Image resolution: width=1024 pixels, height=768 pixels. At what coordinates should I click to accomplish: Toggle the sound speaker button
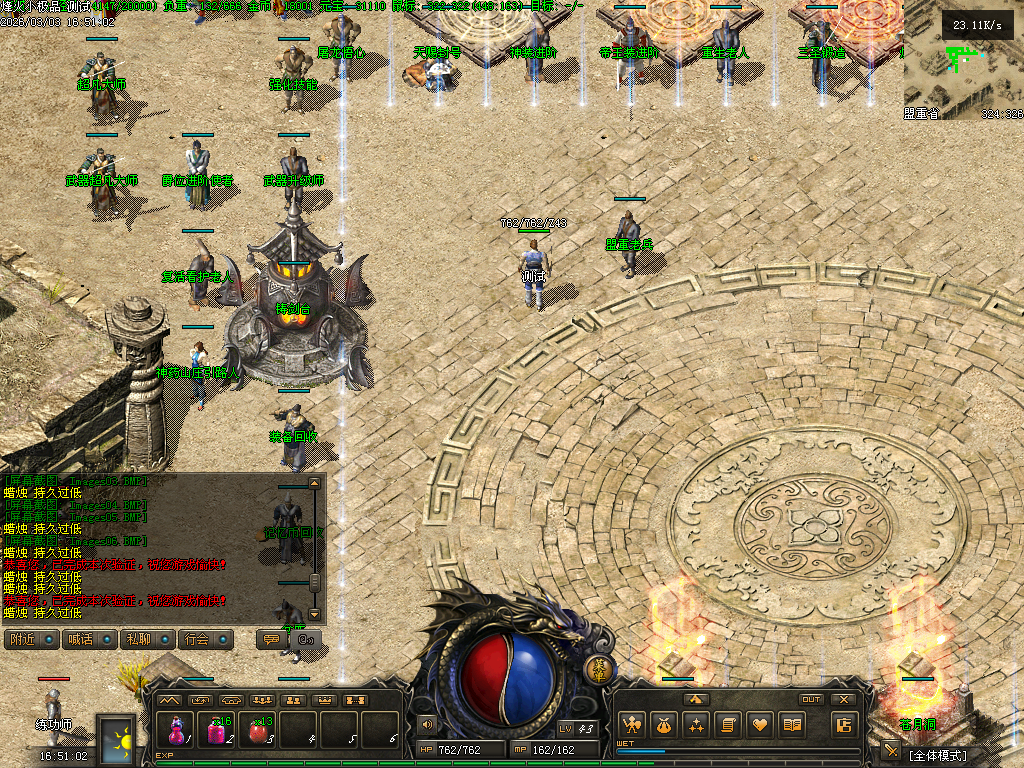[x=428, y=724]
